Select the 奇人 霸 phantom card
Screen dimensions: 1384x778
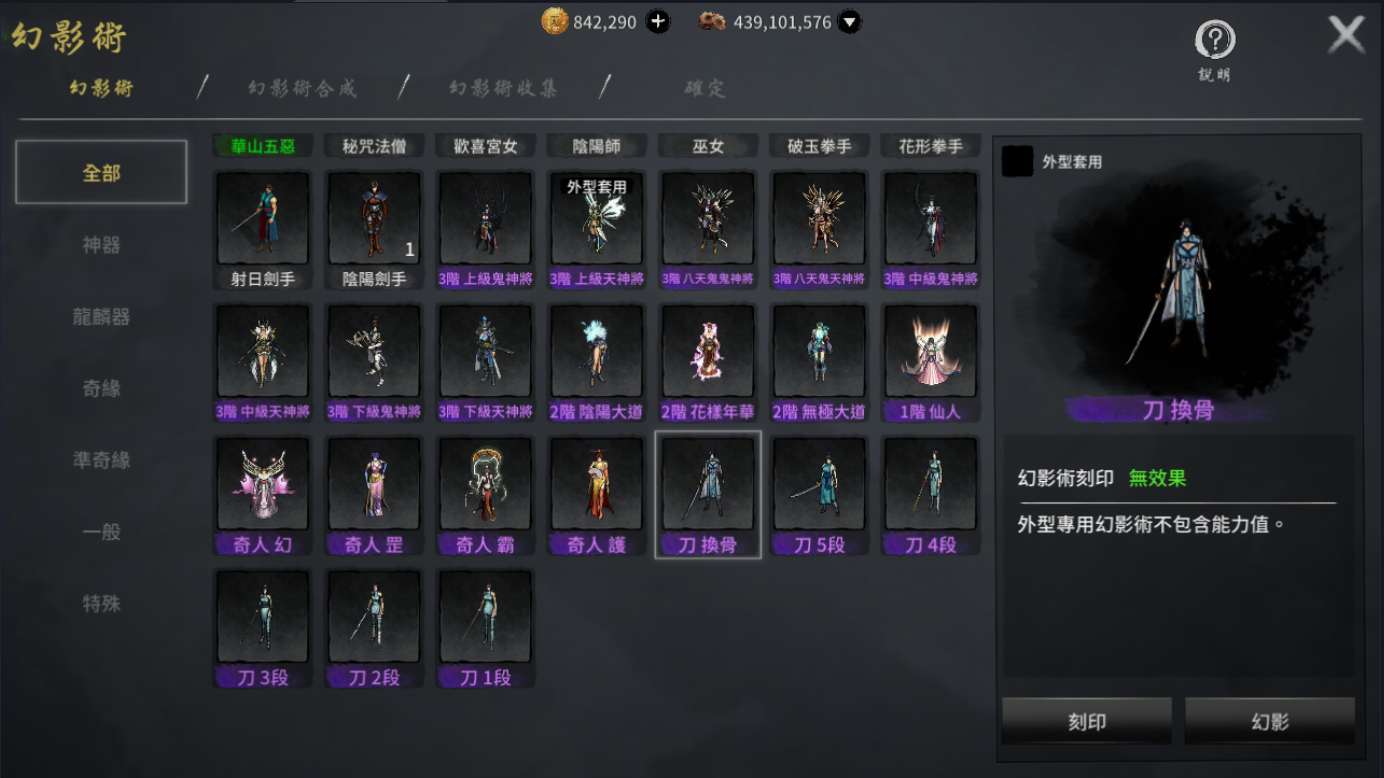point(485,495)
